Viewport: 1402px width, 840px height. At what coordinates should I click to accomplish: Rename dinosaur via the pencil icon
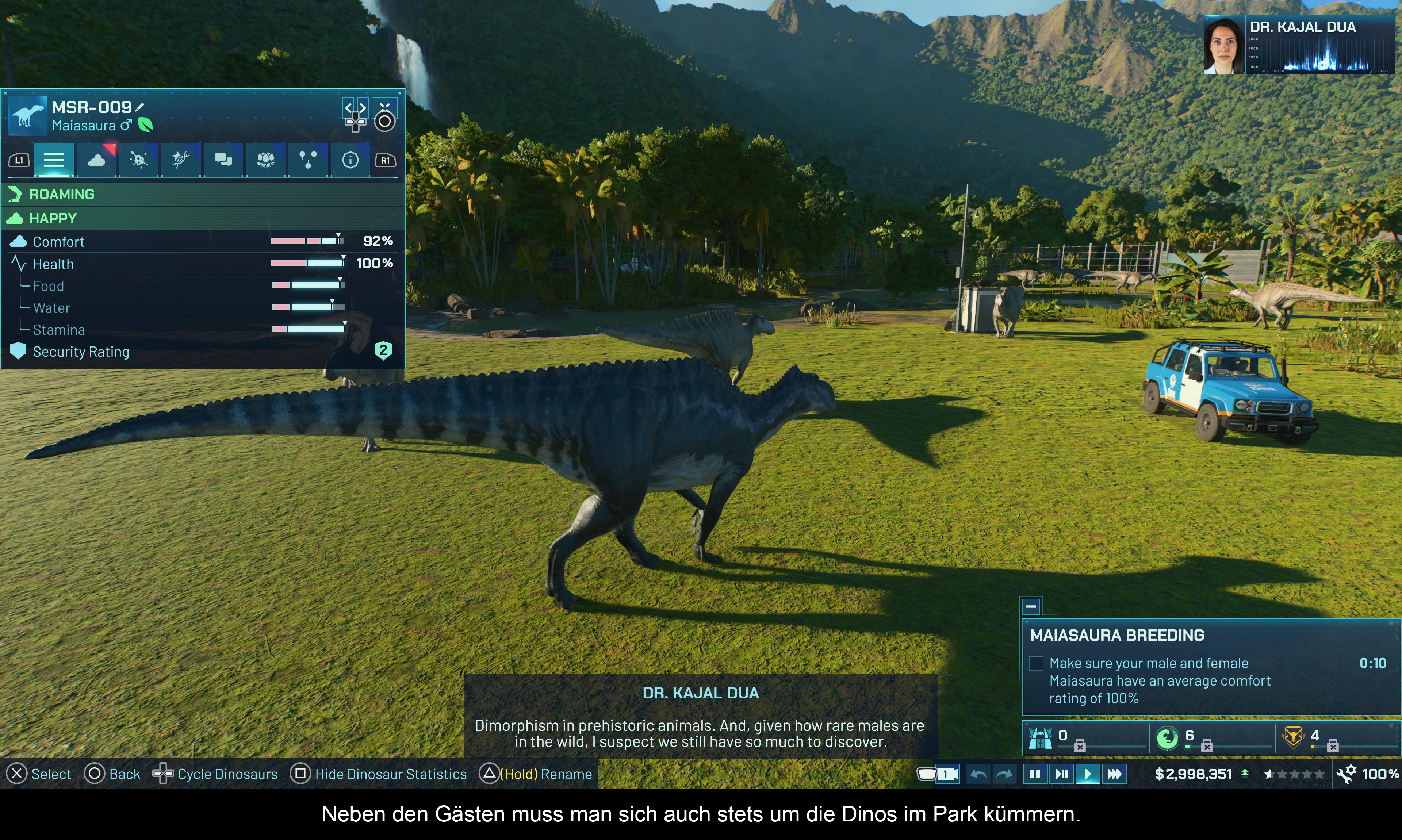click(140, 107)
